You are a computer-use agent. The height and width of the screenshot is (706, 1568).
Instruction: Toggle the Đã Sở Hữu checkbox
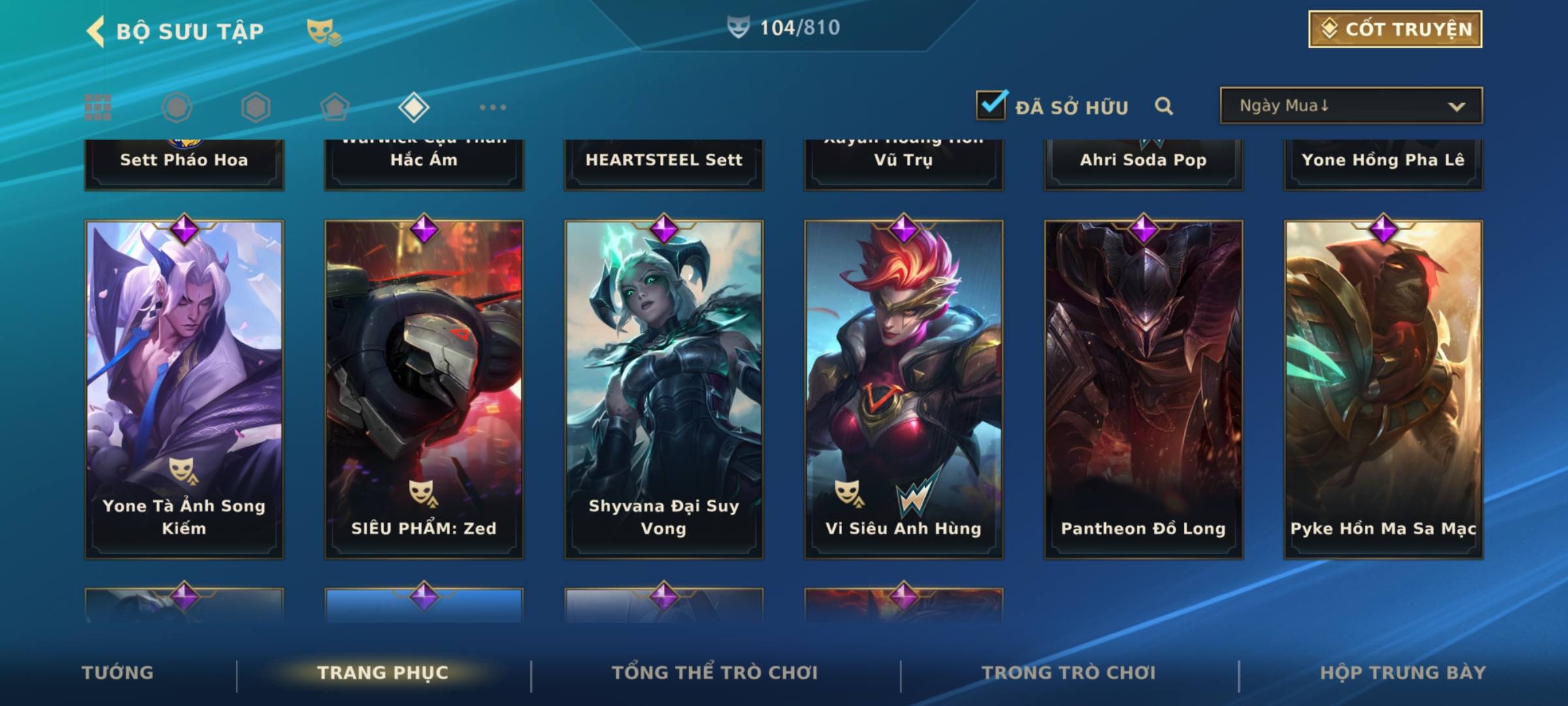click(x=991, y=105)
